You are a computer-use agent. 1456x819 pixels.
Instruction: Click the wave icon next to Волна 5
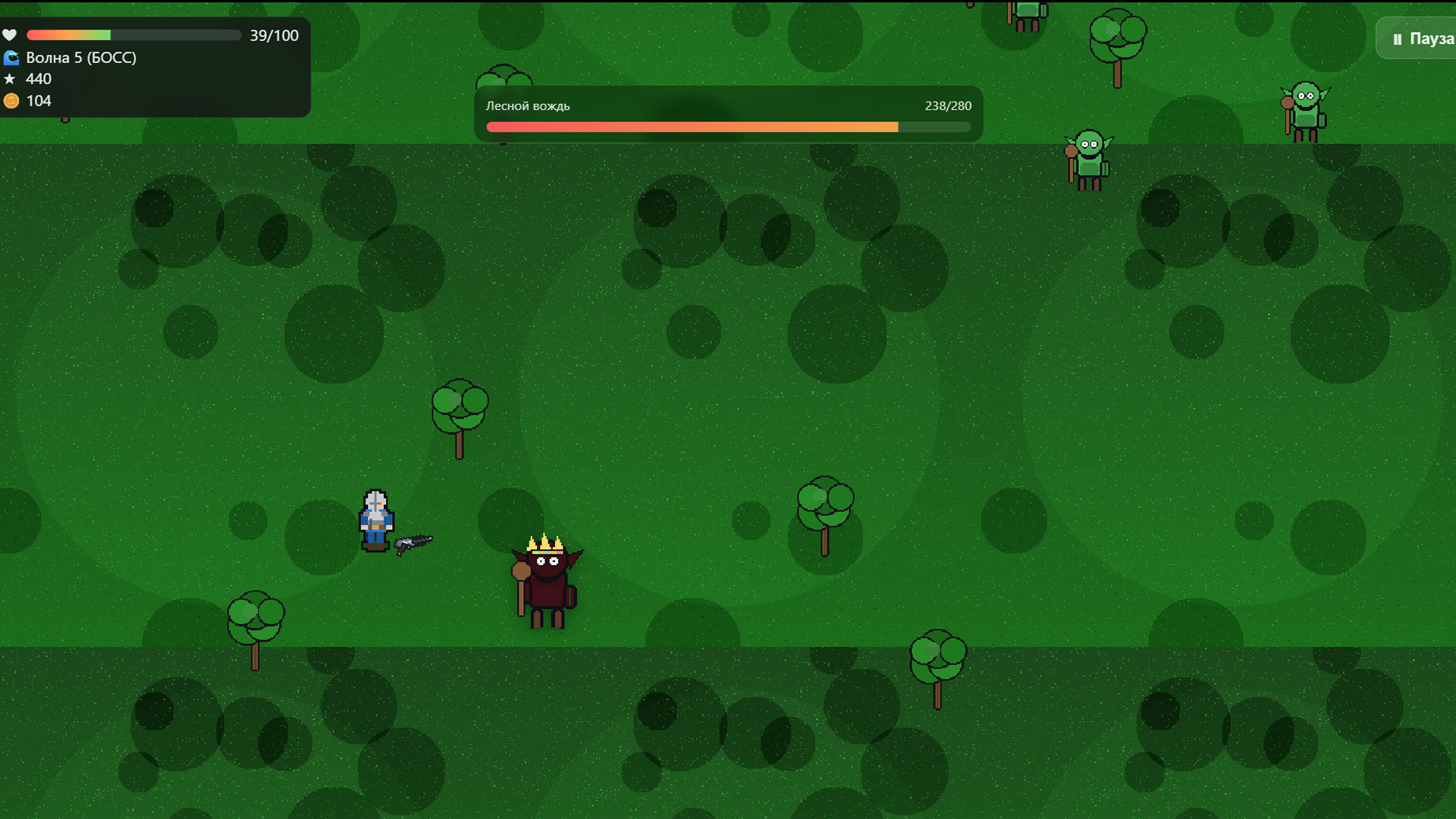click(x=11, y=57)
